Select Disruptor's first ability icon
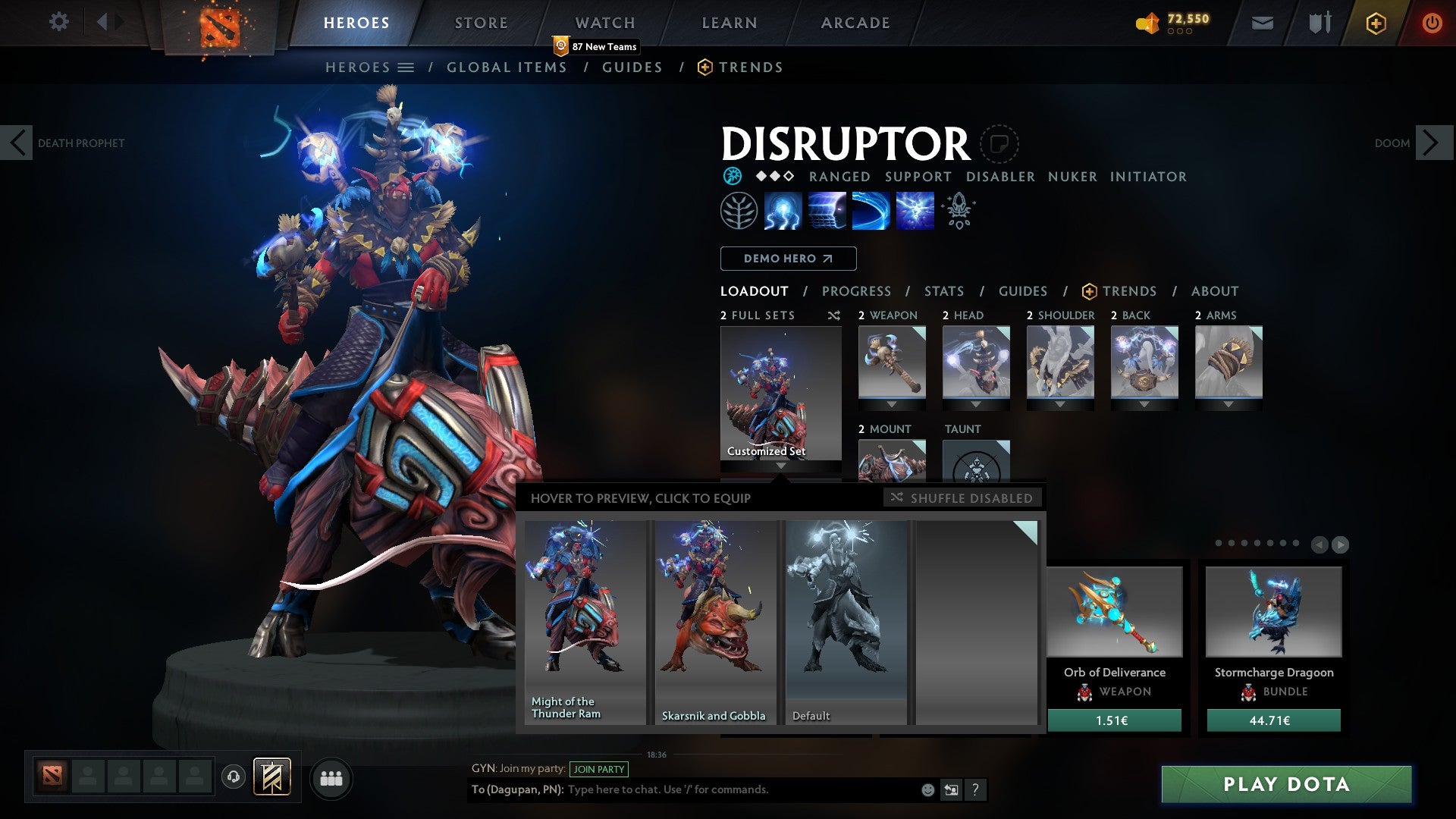Viewport: 1456px width, 819px height. pos(783,211)
